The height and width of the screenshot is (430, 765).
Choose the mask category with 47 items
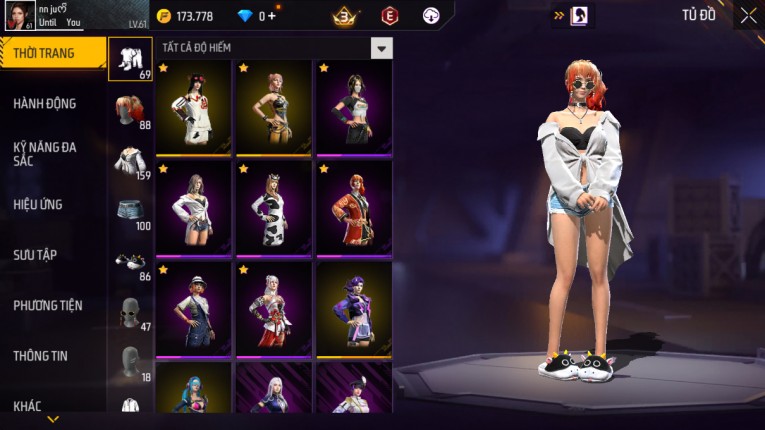[130, 312]
